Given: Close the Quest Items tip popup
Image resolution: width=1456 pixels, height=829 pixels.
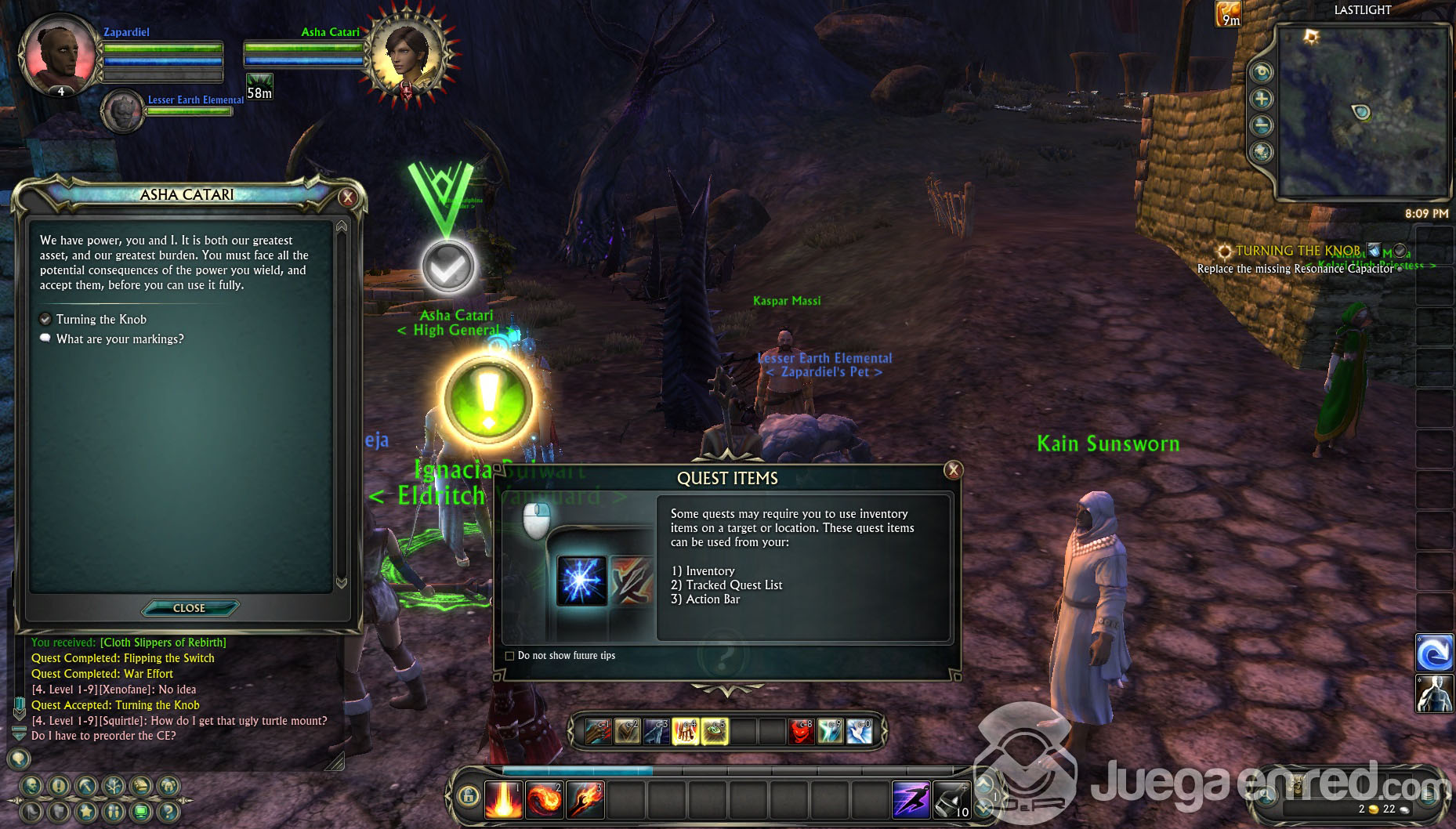Looking at the screenshot, I should [x=953, y=470].
